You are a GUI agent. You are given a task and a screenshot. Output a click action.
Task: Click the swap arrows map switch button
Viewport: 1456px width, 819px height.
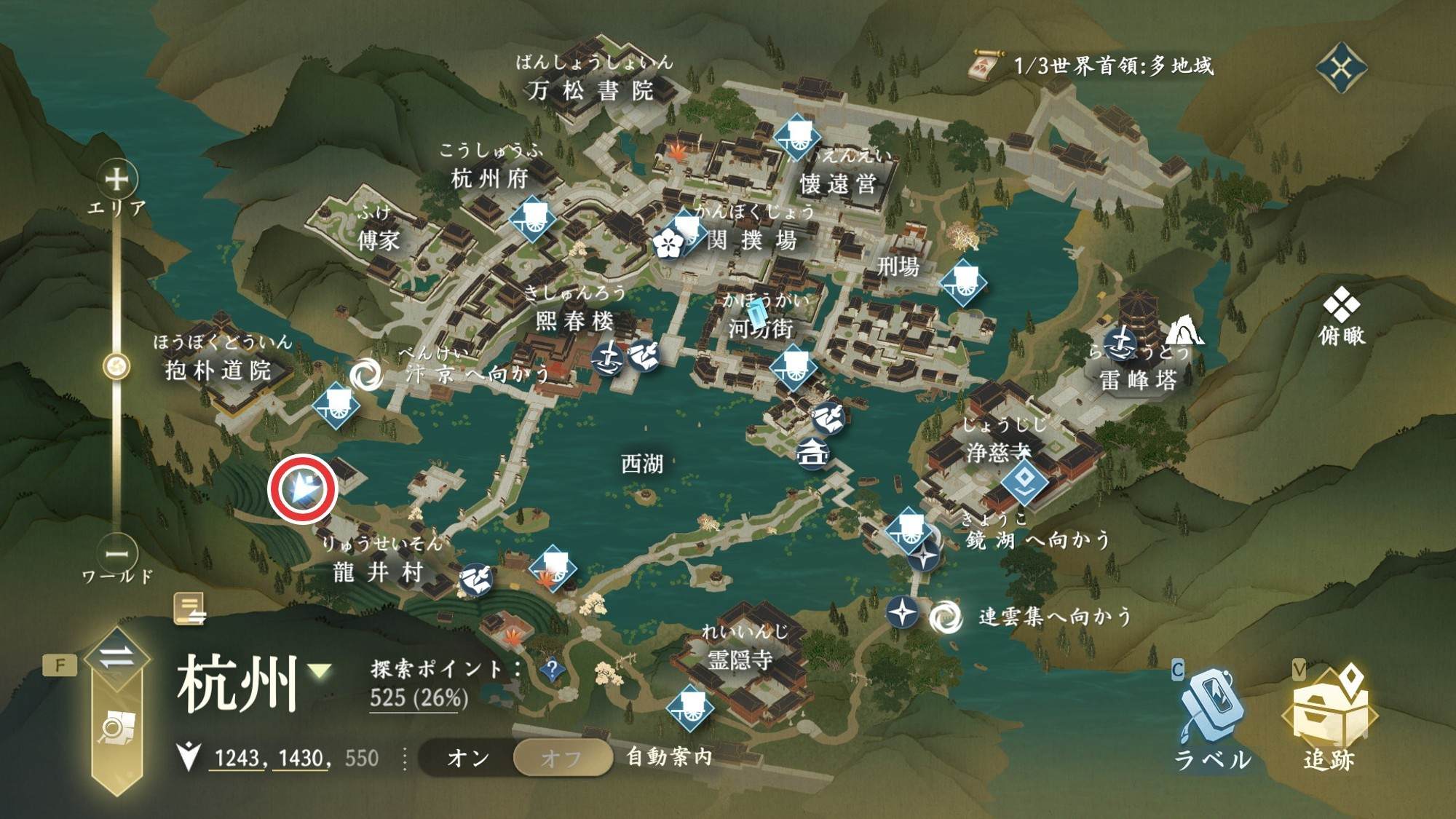(116, 657)
